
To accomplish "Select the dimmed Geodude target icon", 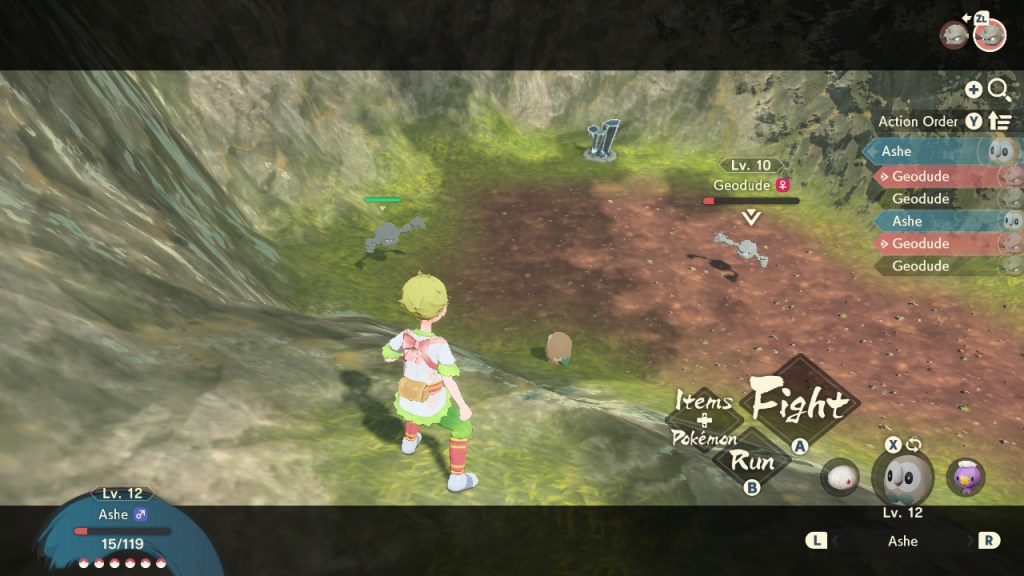I will 953,35.
